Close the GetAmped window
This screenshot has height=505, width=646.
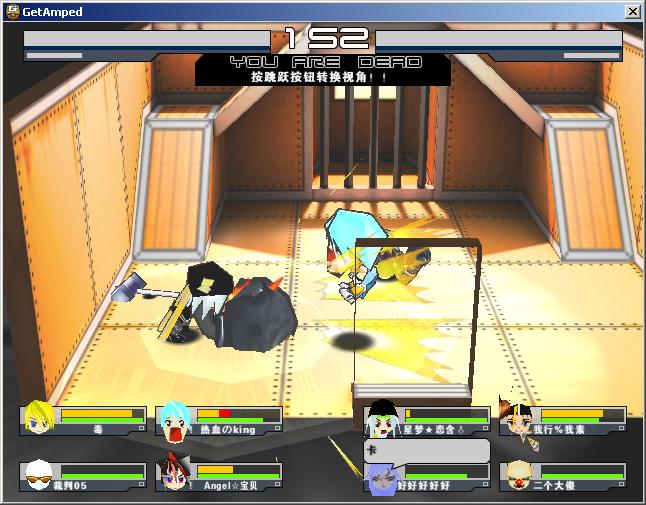(x=632, y=11)
